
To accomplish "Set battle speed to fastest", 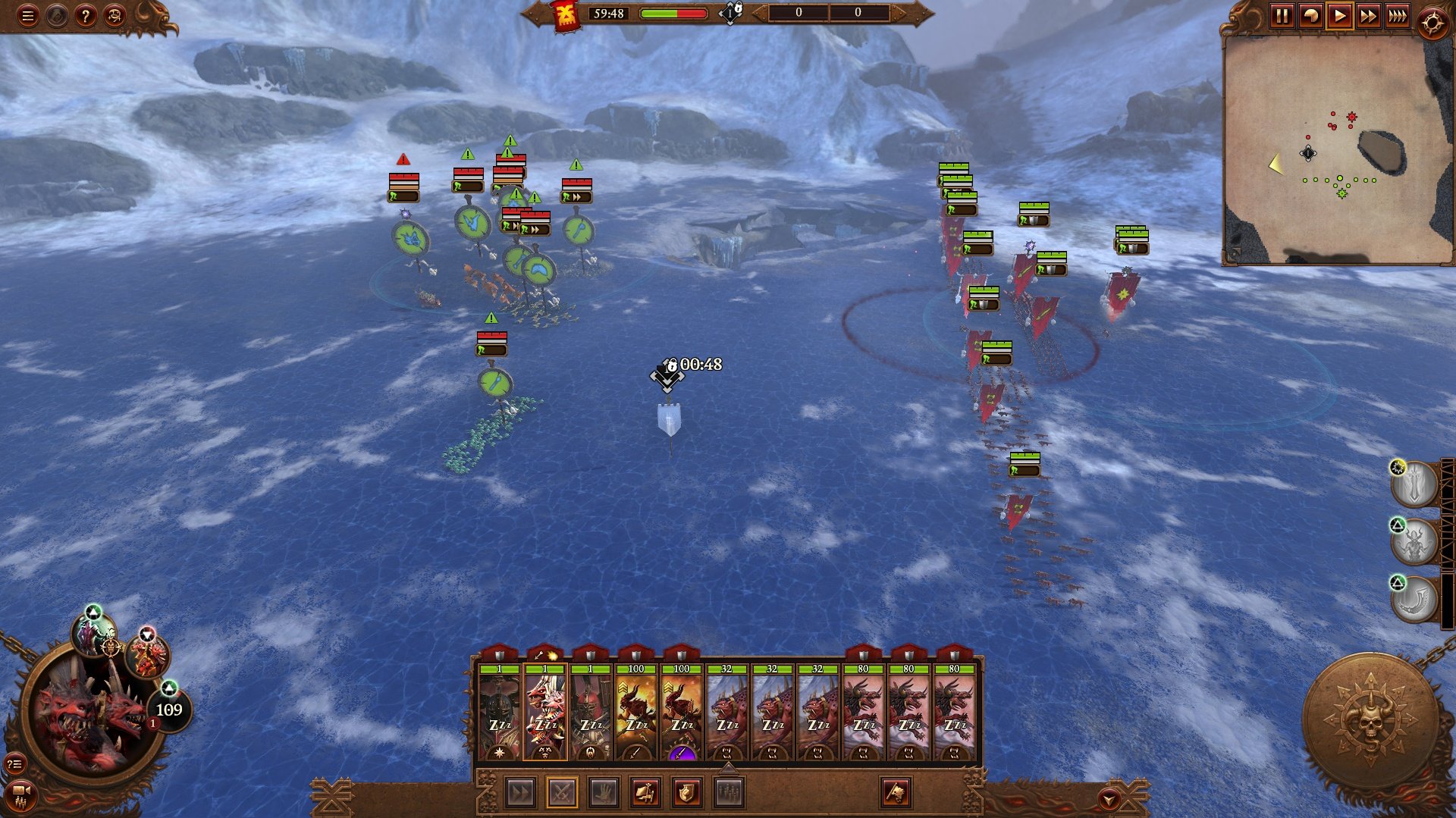I will pyautogui.click(x=1397, y=16).
